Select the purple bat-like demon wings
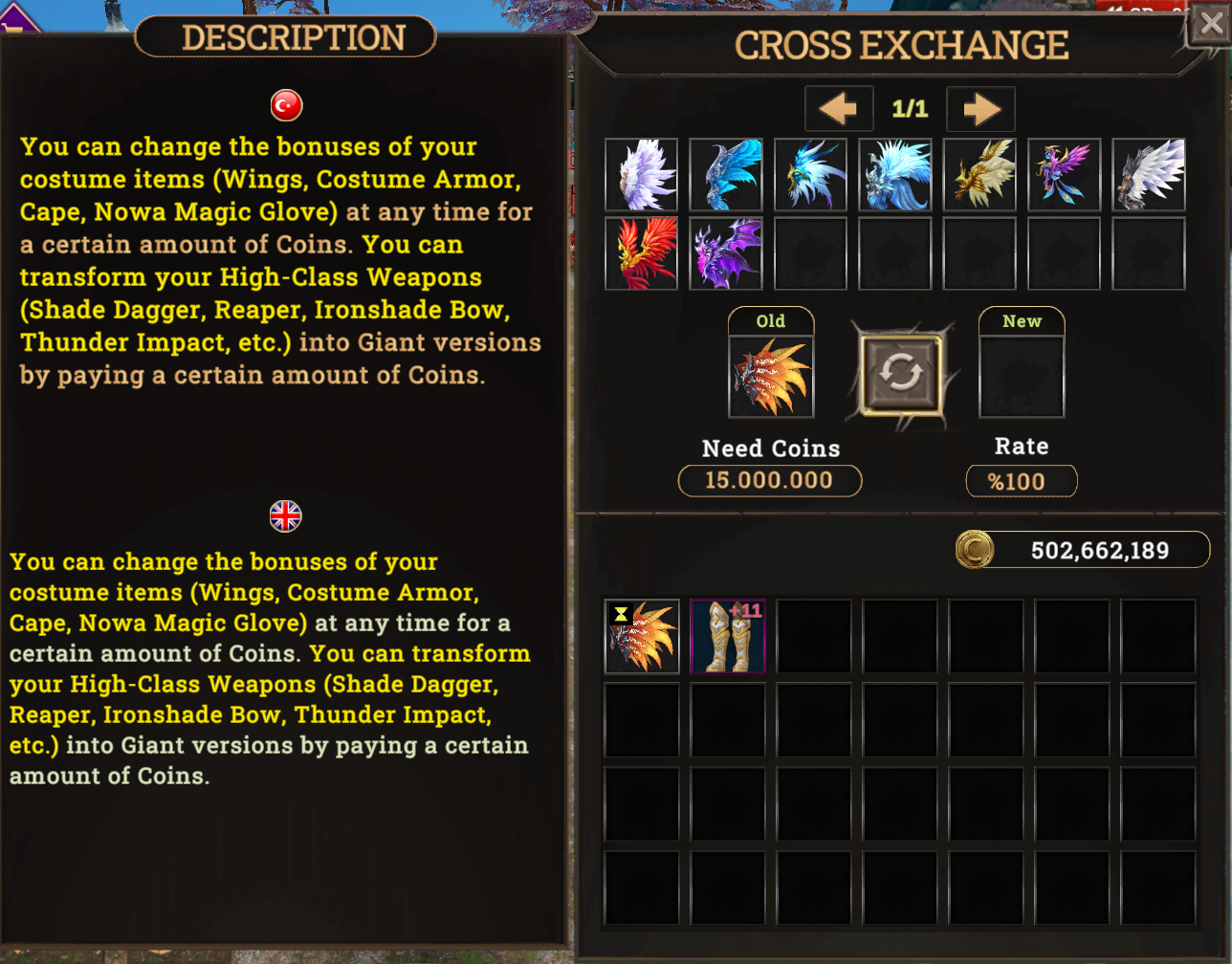 (x=726, y=253)
